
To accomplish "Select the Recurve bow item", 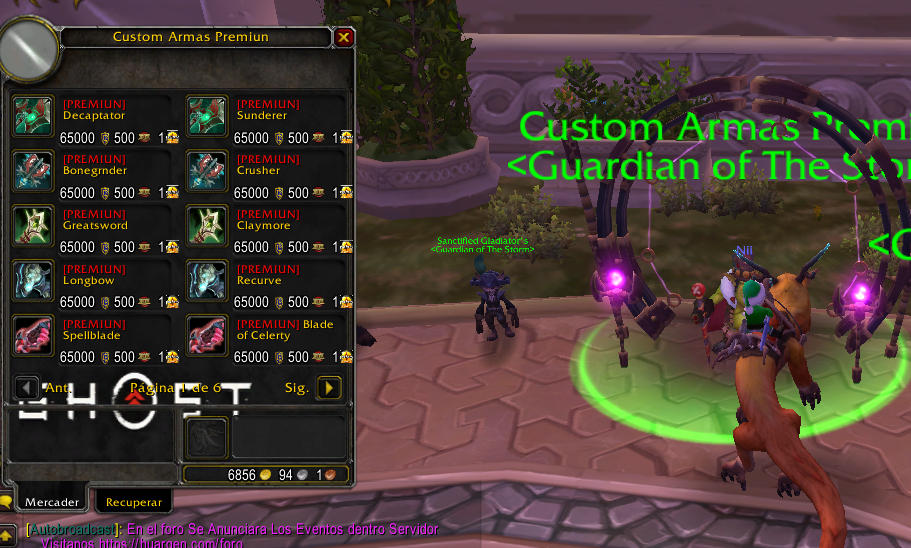I will pyautogui.click(x=208, y=281).
